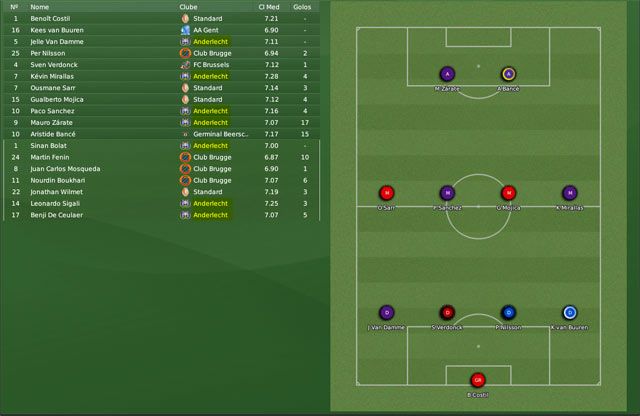
Task: Select M. Zarate striker icon on pitch
Action: pos(447,74)
